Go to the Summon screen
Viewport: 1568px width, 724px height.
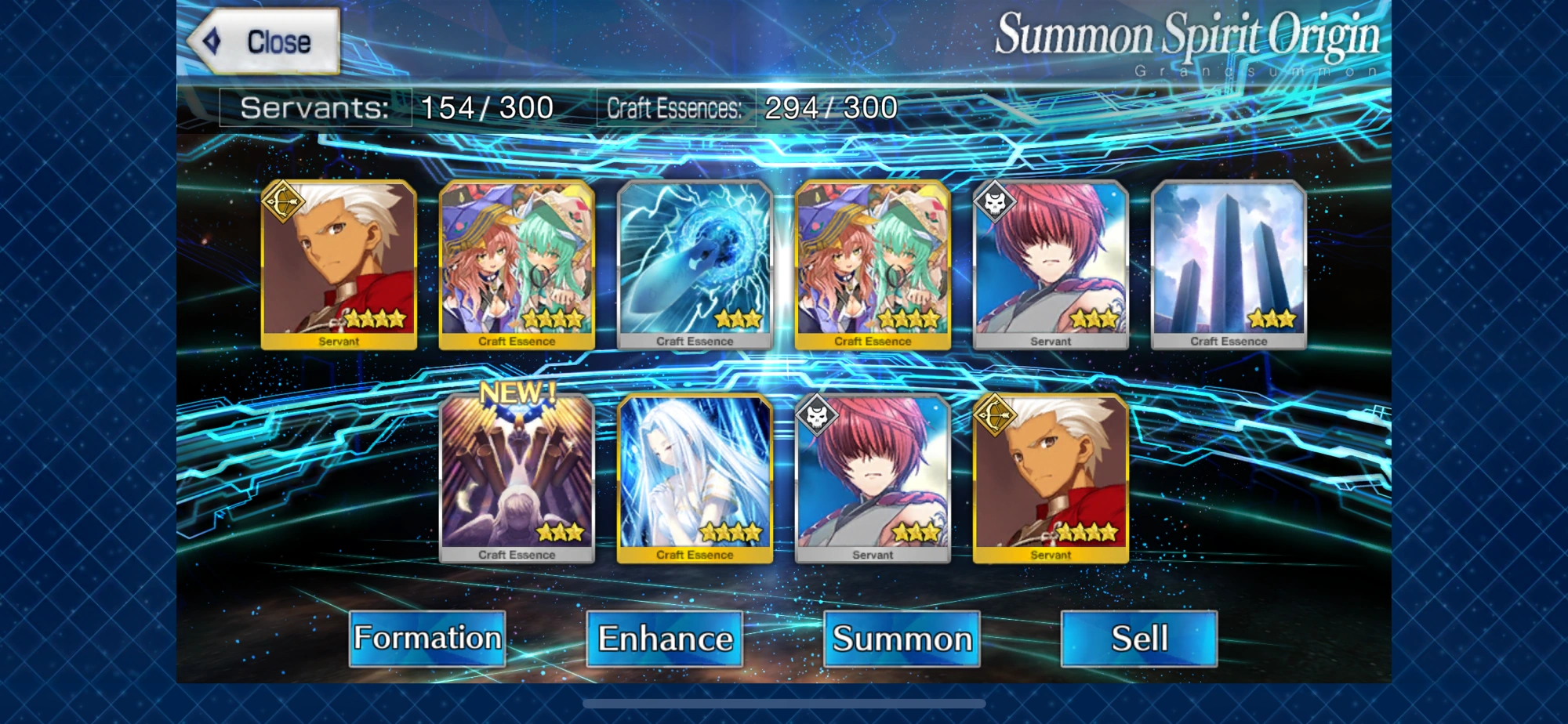click(x=902, y=639)
